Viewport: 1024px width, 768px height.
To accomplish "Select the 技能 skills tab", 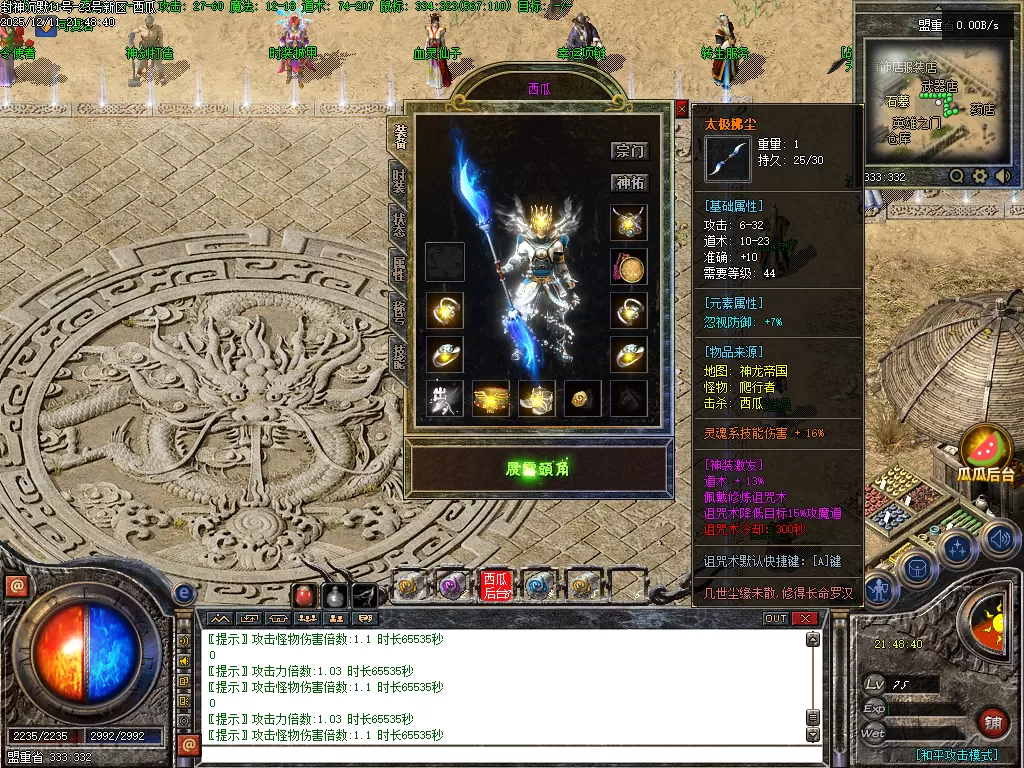I will click(x=399, y=353).
